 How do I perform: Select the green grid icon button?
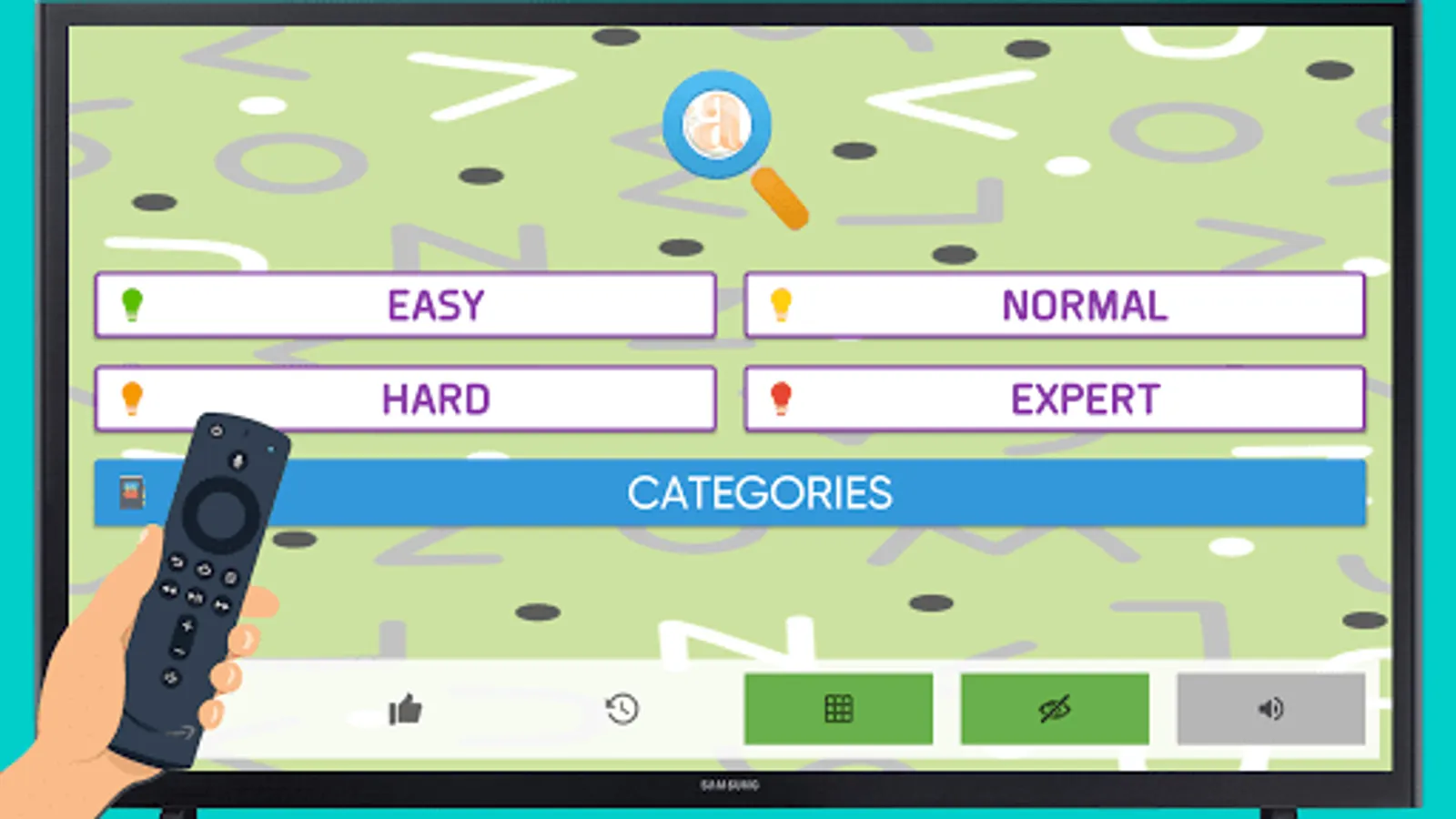tap(838, 709)
